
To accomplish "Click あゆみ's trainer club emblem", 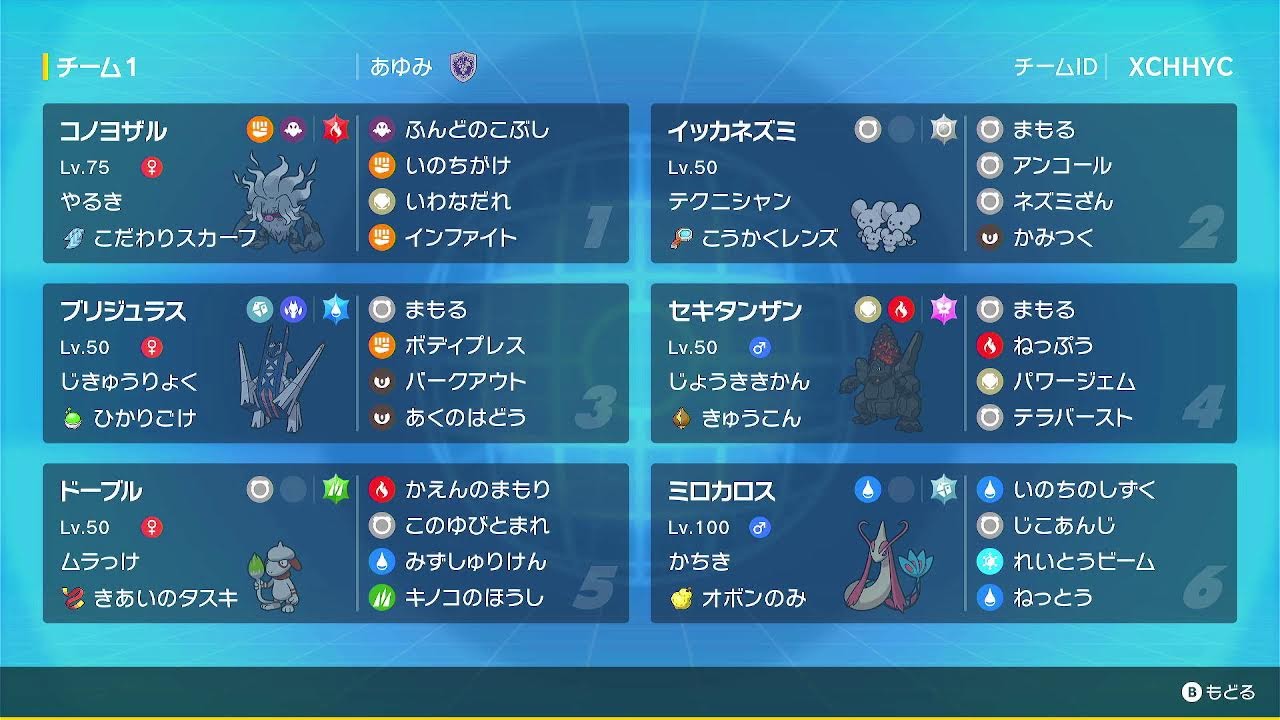I will coord(465,68).
